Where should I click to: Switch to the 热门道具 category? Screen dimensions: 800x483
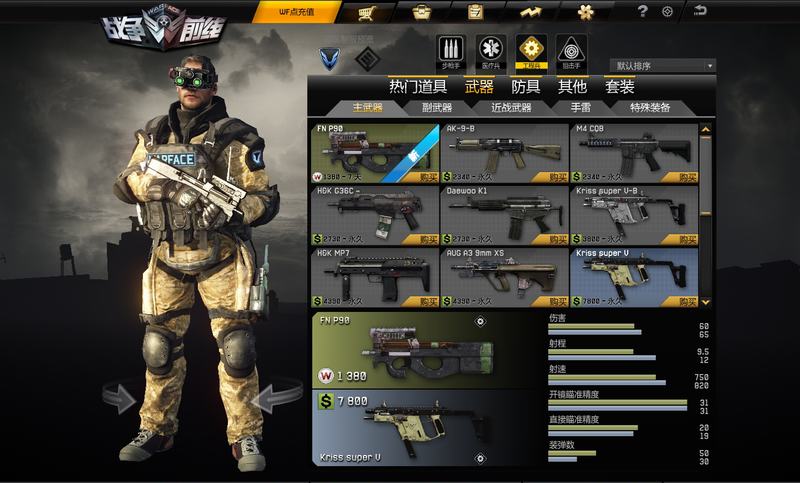coord(417,87)
